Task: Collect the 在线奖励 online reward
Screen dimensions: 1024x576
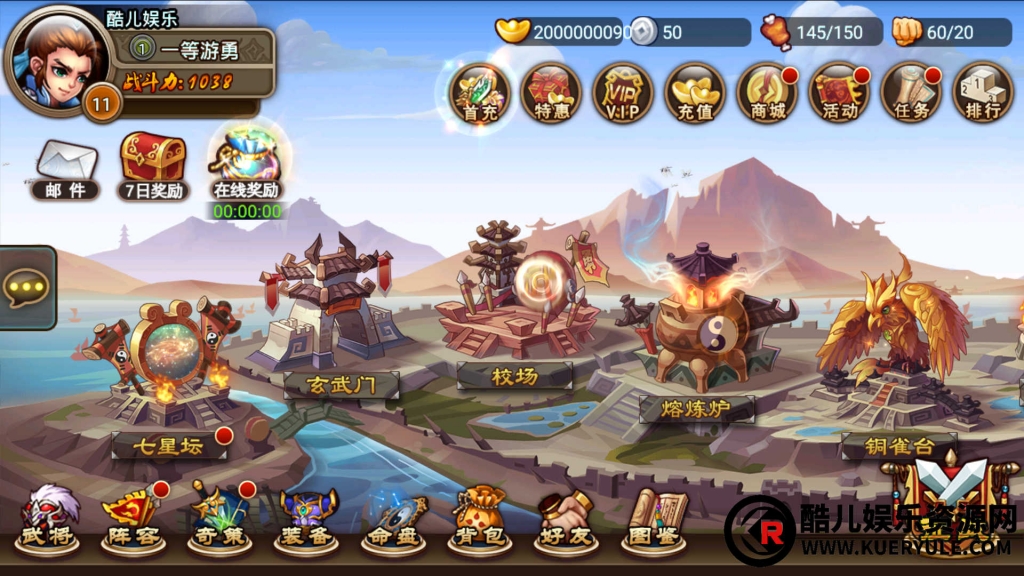Action: pyautogui.click(x=245, y=164)
